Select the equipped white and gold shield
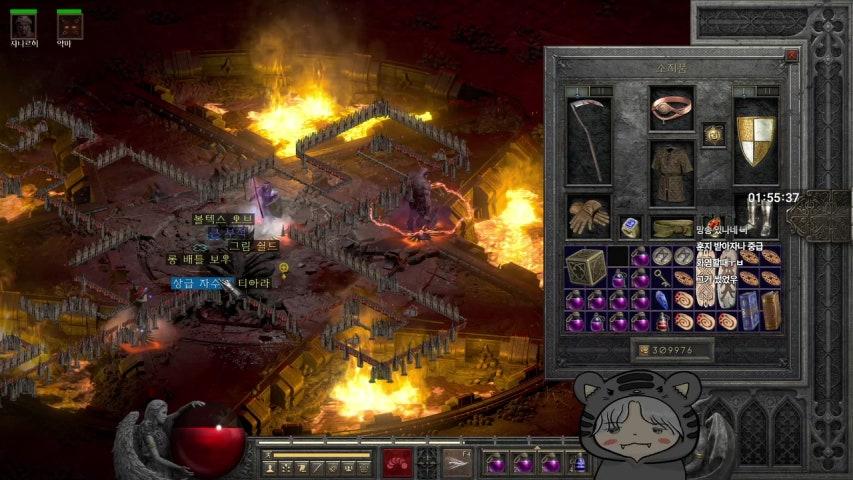Viewport: 853px width, 480px height. pos(756,140)
